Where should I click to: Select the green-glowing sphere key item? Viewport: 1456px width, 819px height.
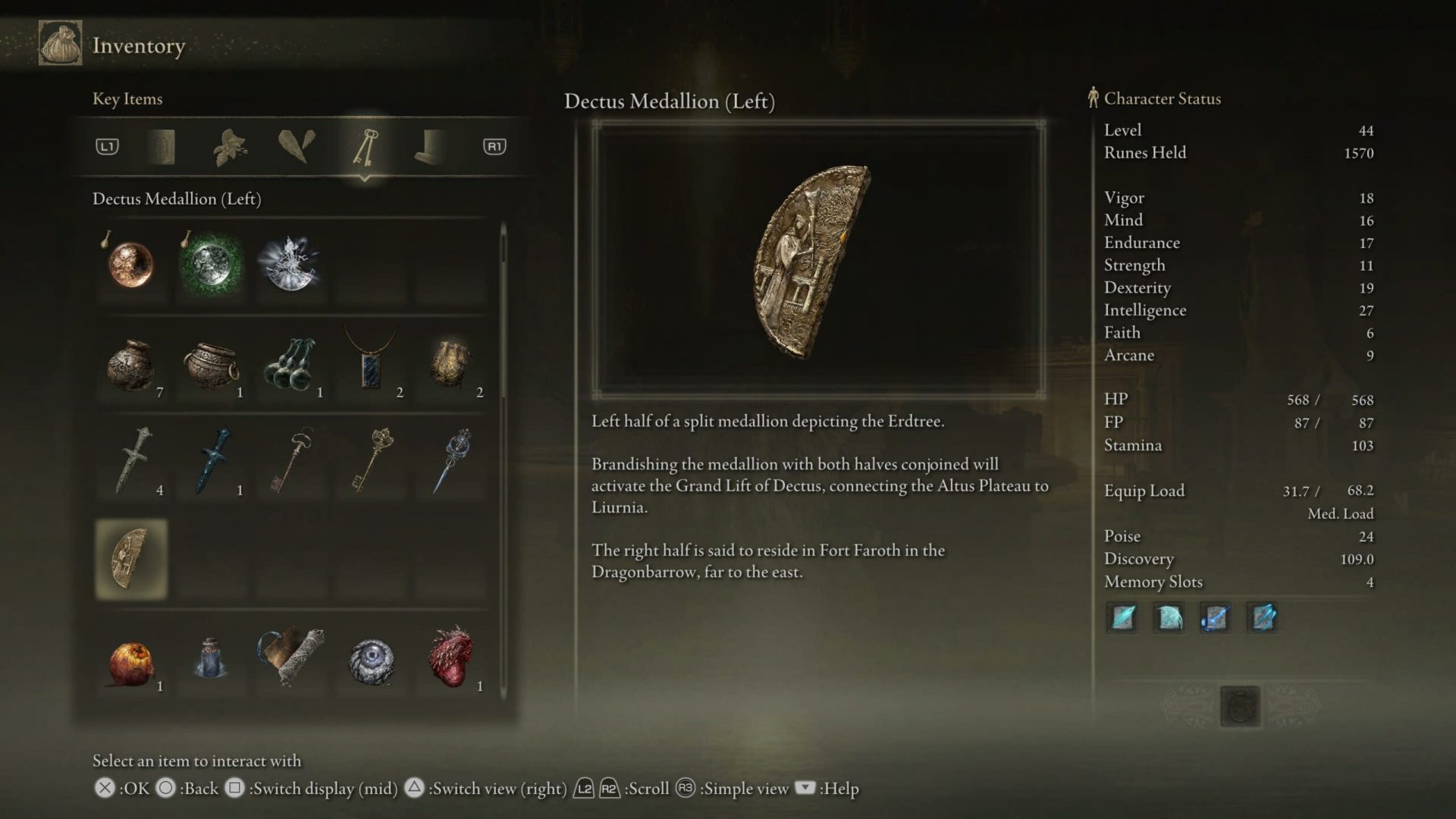point(211,265)
